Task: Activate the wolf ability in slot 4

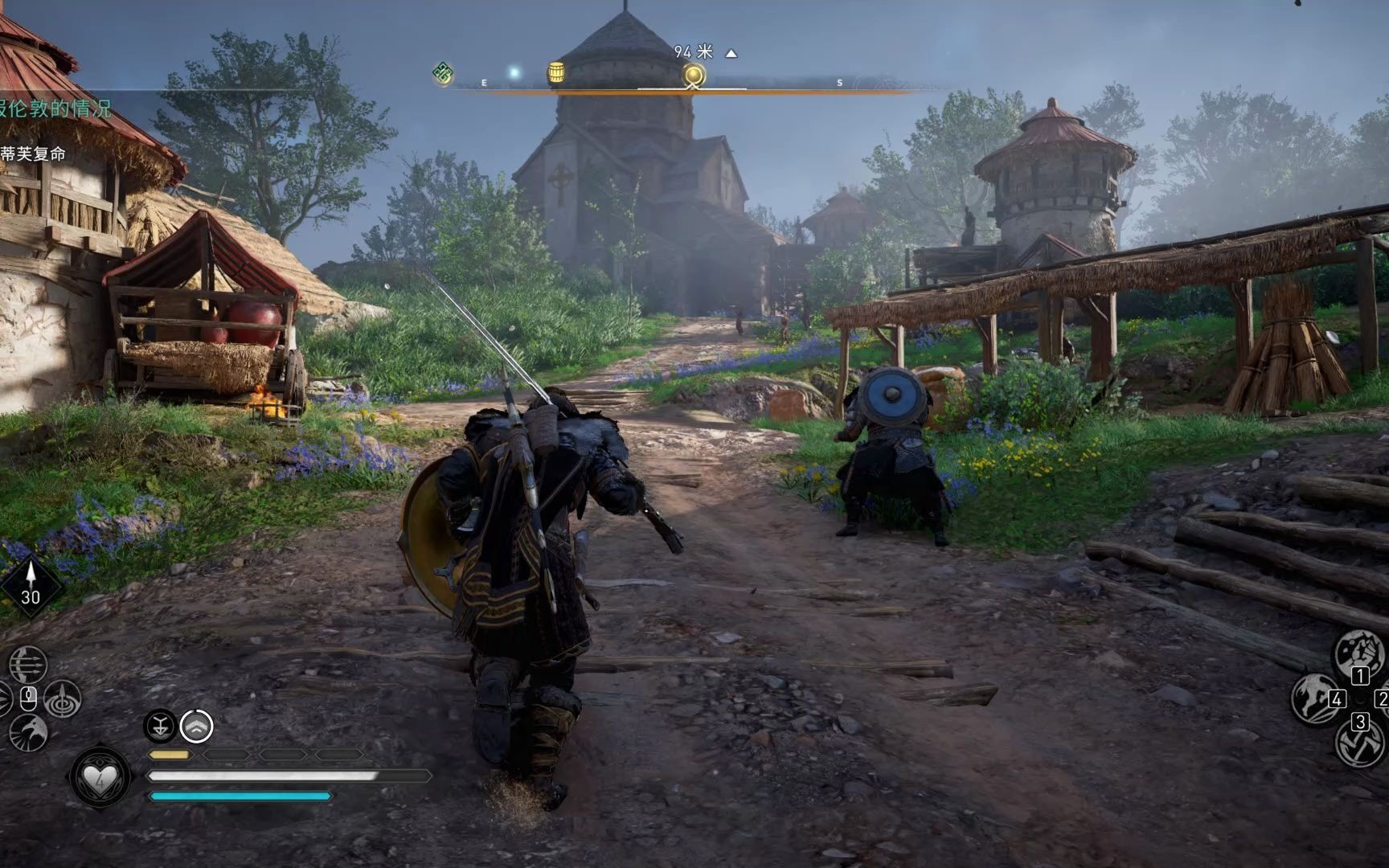Action: (1315, 698)
